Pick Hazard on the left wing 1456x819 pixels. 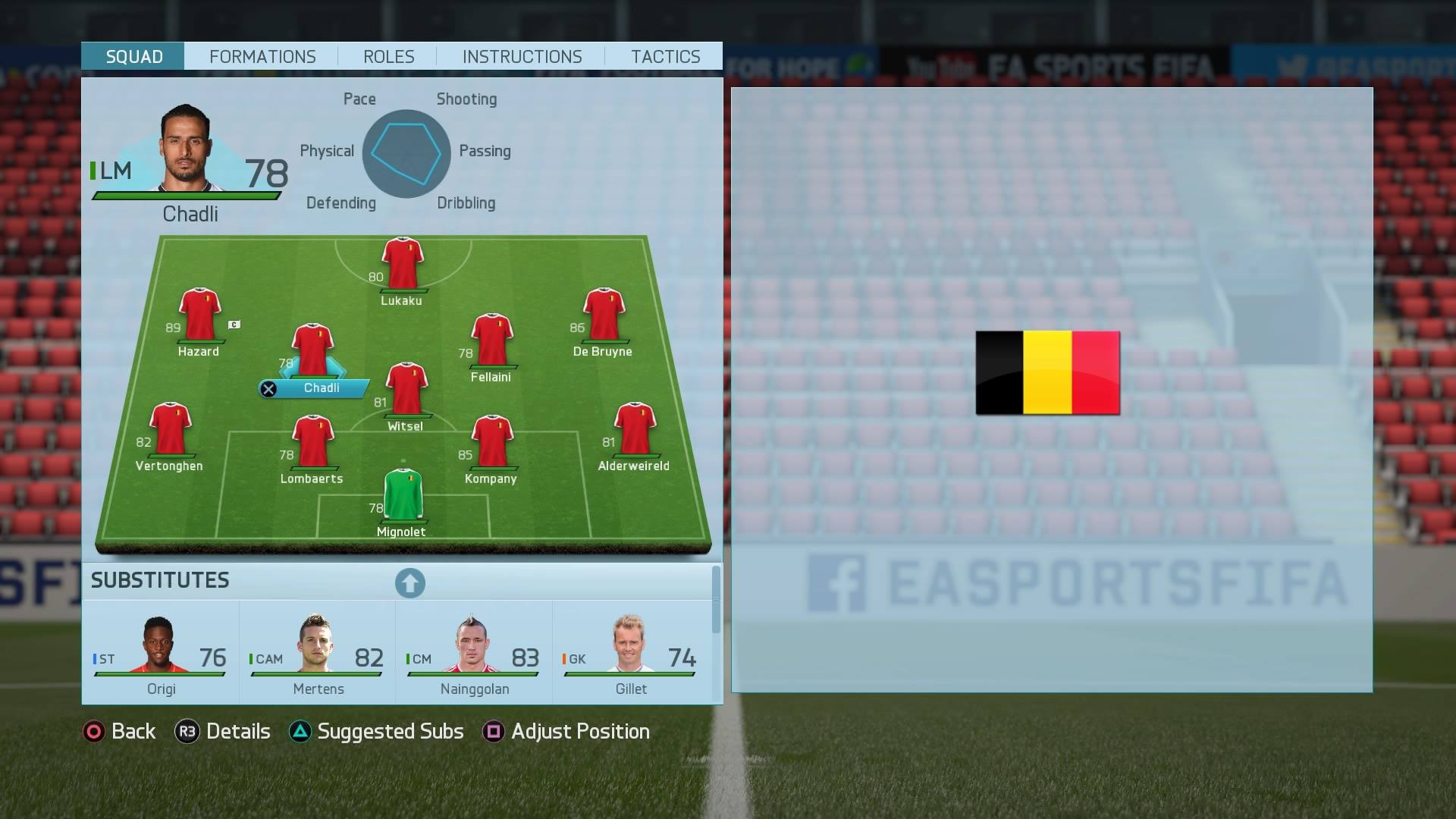(199, 315)
